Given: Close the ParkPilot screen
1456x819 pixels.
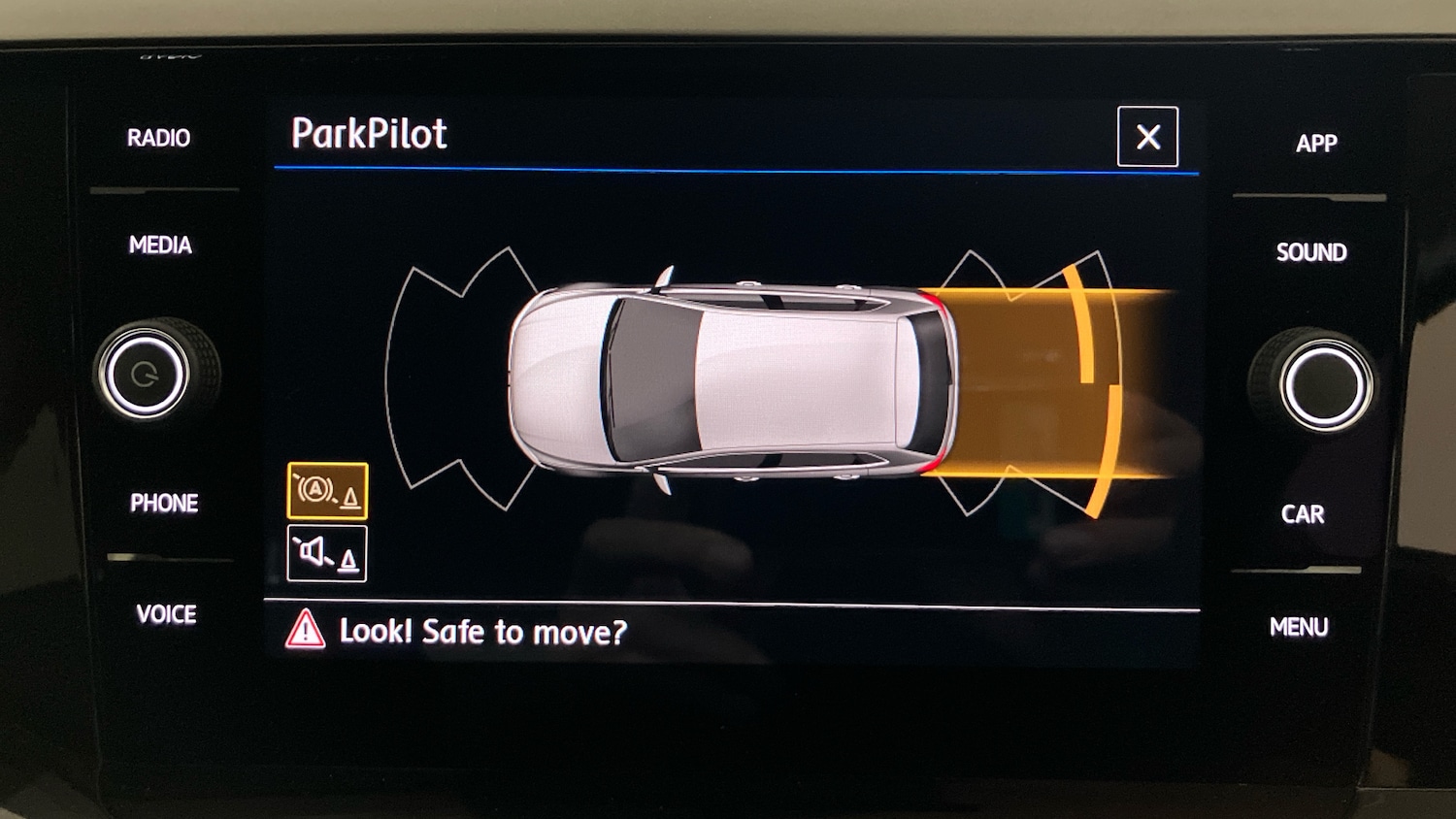Looking at the screenshot, I should [x=1147, y=137].
